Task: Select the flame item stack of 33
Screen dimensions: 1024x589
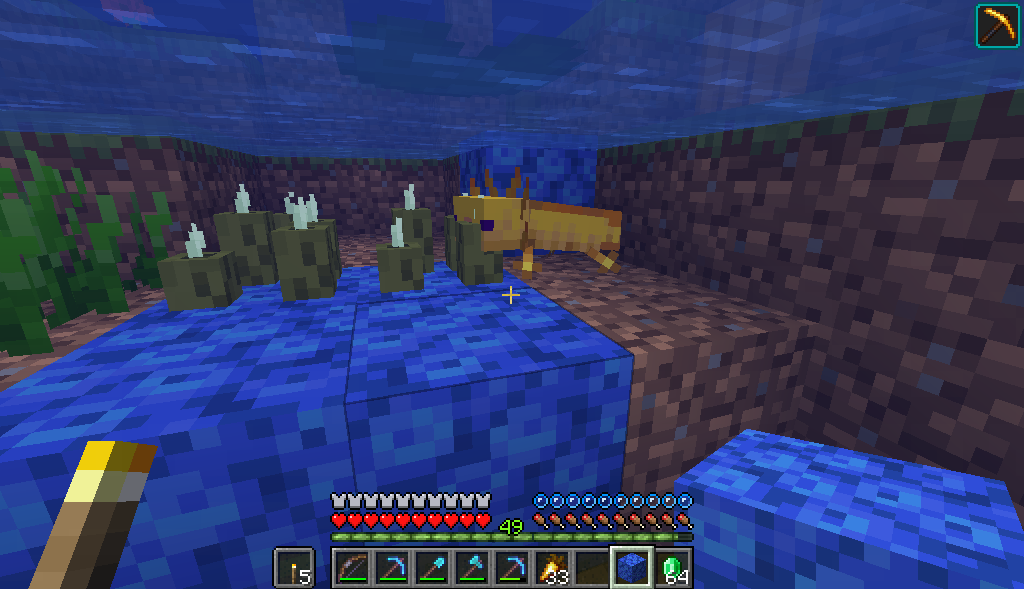Action: point(551,567)
